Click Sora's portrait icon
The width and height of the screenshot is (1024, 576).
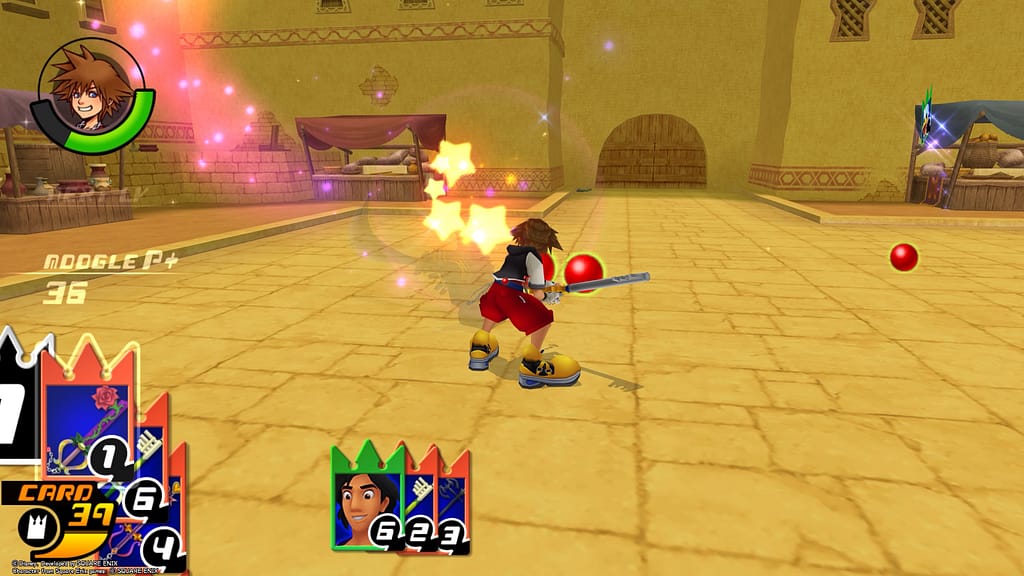tap(90, 93)
